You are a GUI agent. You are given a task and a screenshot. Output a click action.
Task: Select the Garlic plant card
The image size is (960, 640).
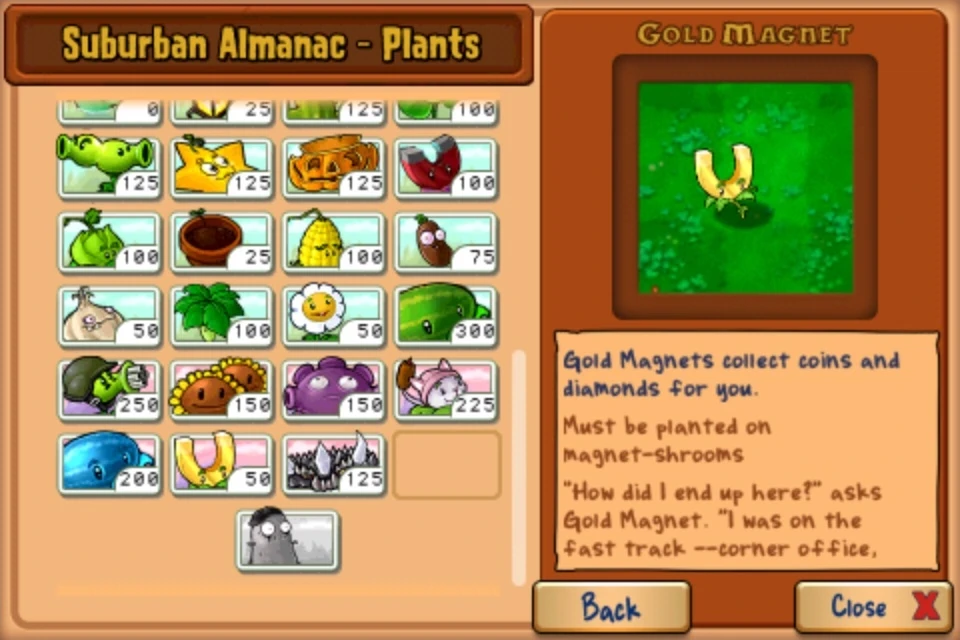(x=109, y=316)
